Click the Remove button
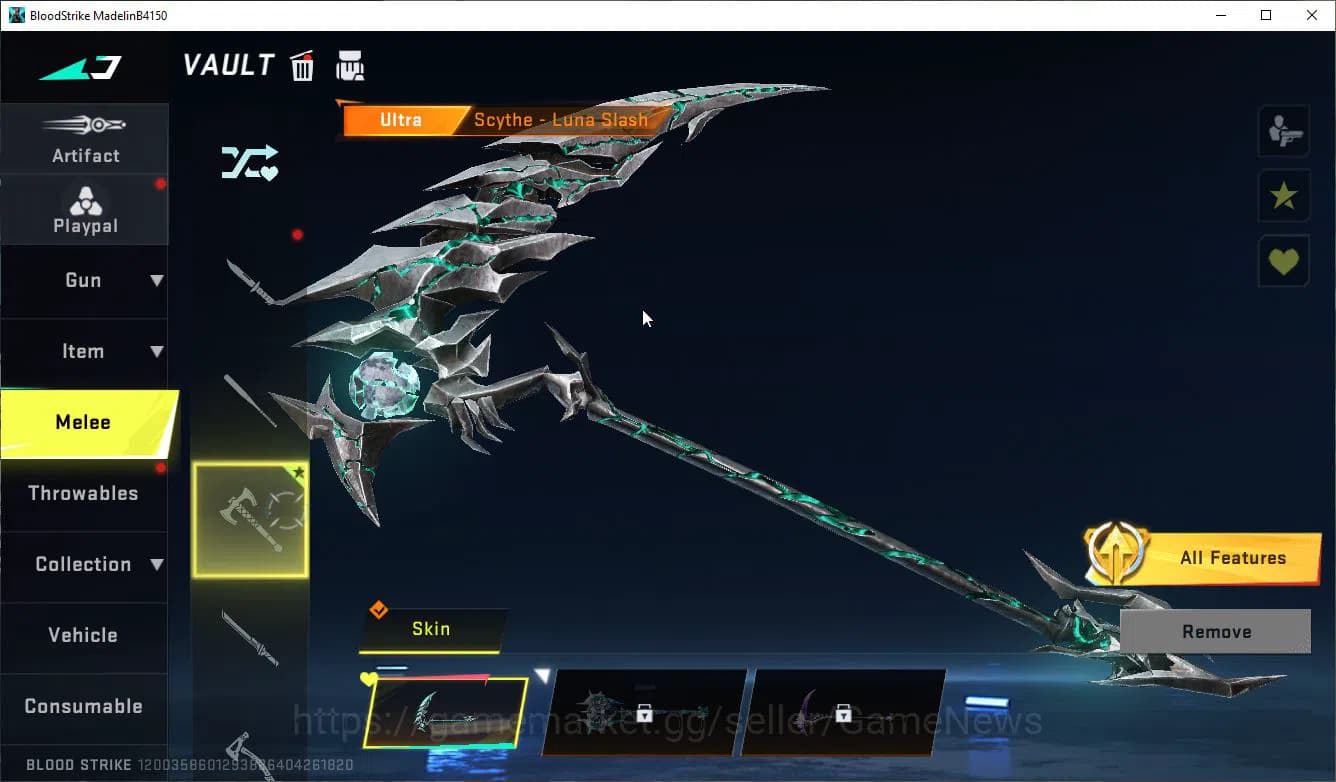Viewport: 1336px width, 782px height. [x=1216, y=631]
